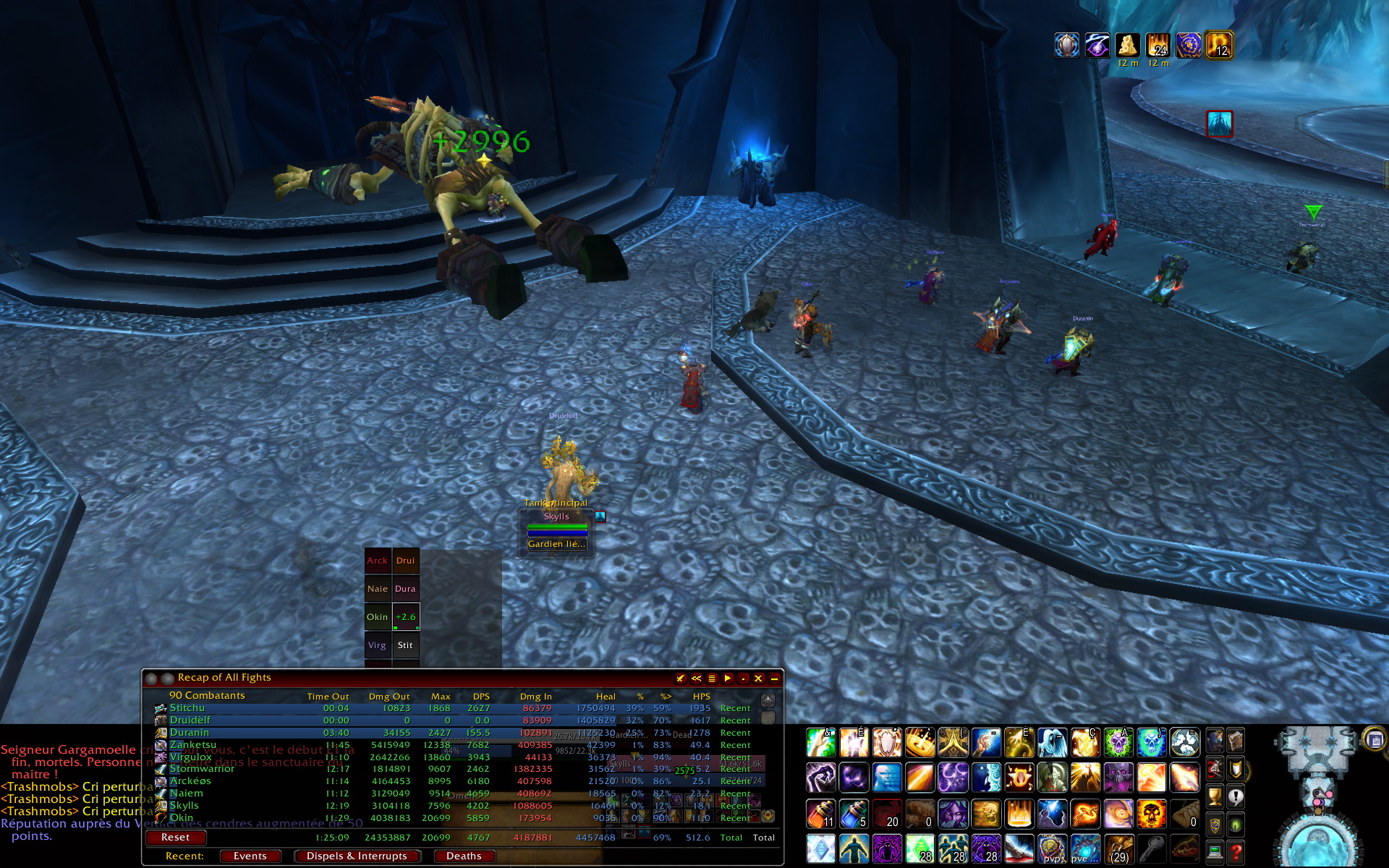Screen dimensions: 1389x868
Task: Activate the green skull ability
Action: point(1118,743)
